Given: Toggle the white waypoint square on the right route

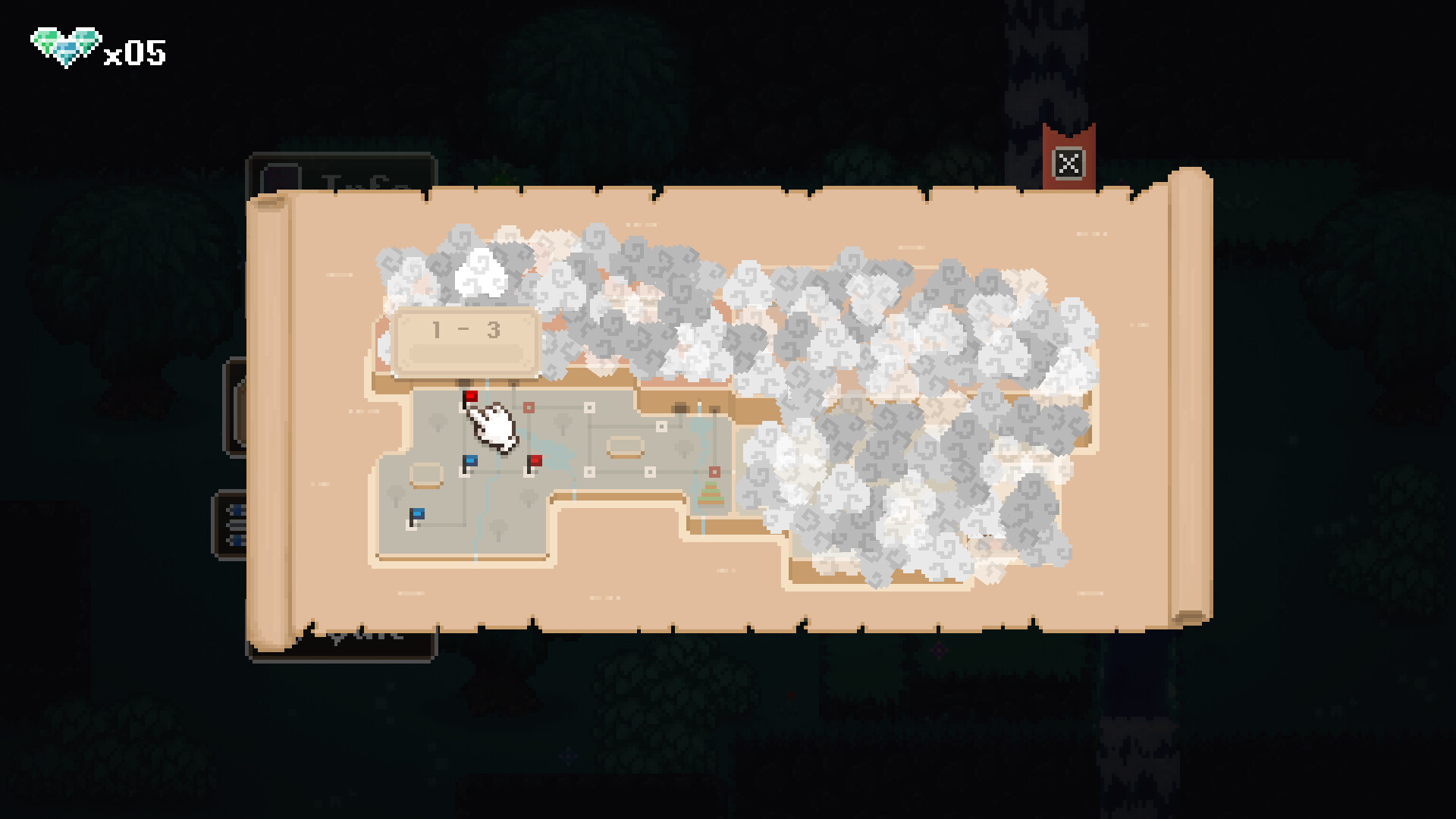Looking at the screenshot, I should tap(661, 425).
